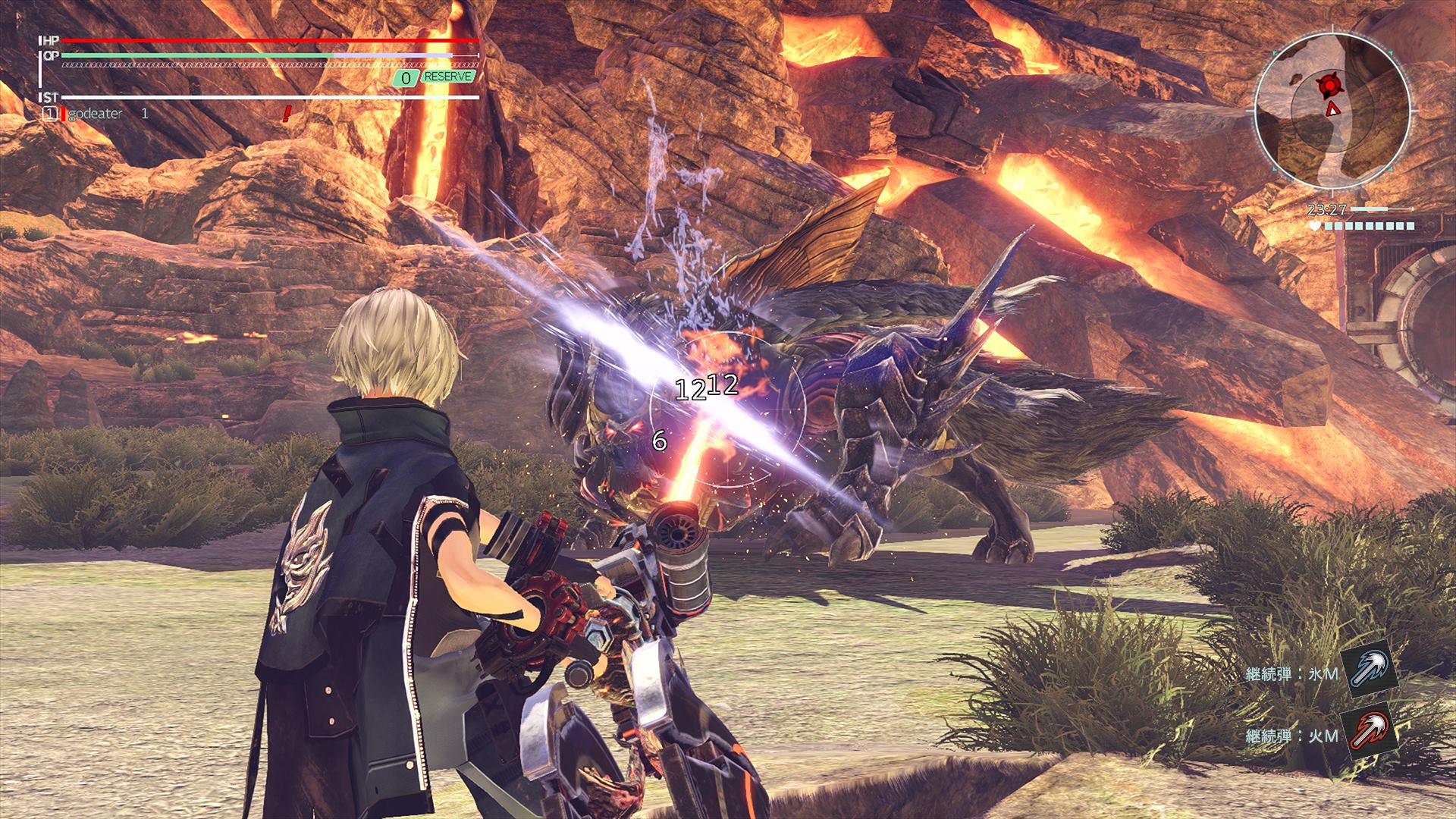Select the OP label on the status bar
The image size is (1456, 819).
tap(52, 55)
